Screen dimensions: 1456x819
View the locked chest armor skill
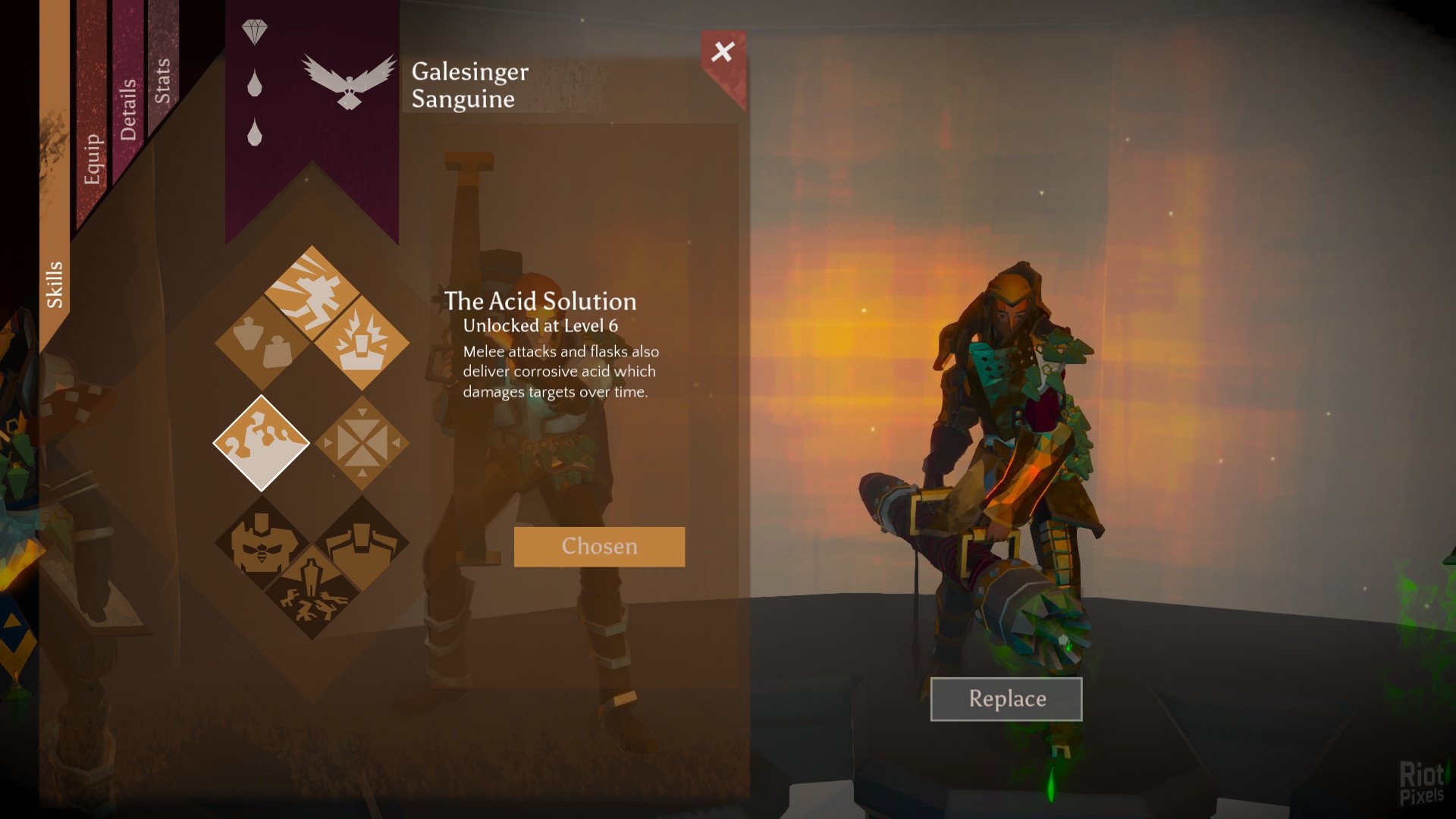tap(362, 543)
